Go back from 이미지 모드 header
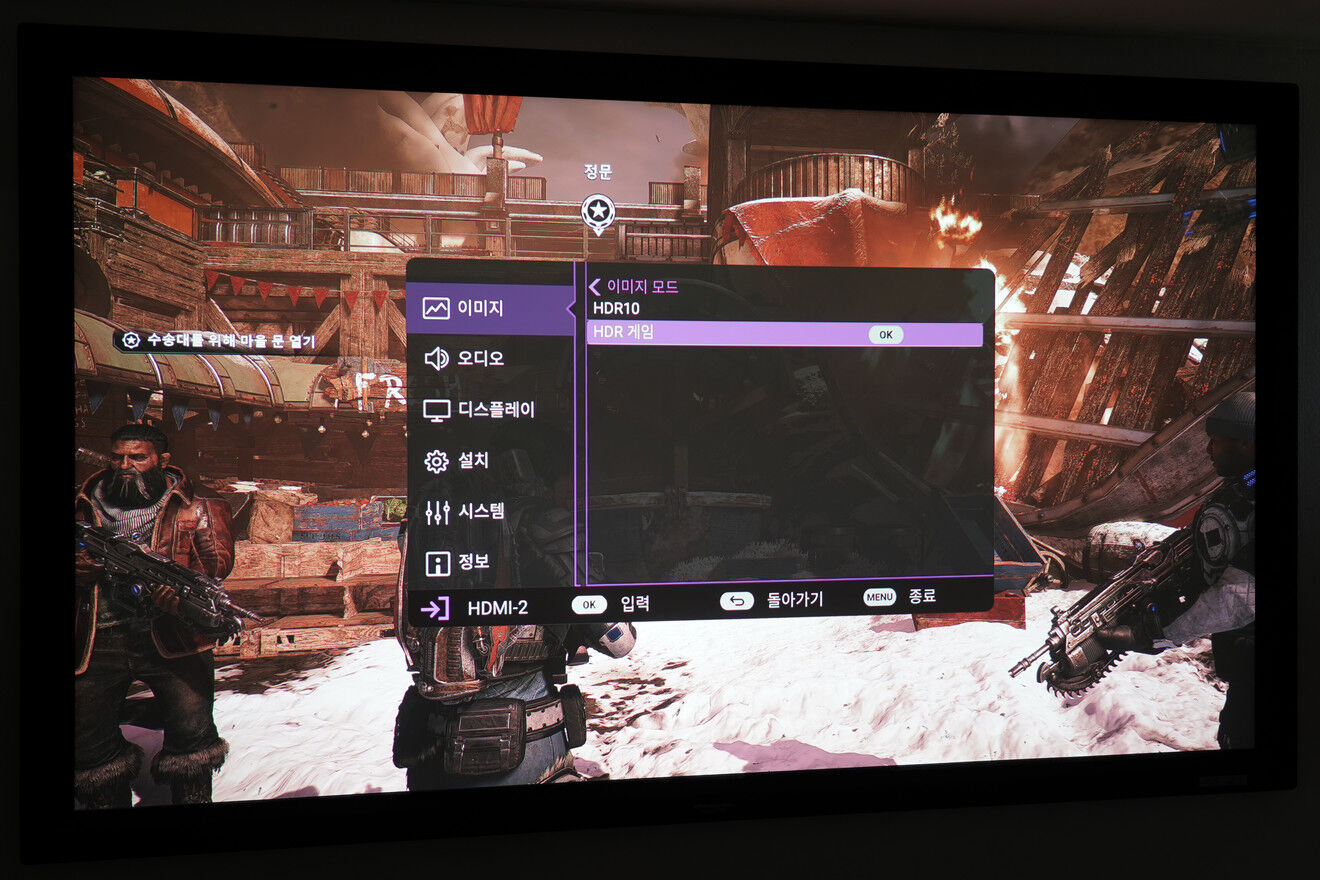 click(x=595, y=287)
